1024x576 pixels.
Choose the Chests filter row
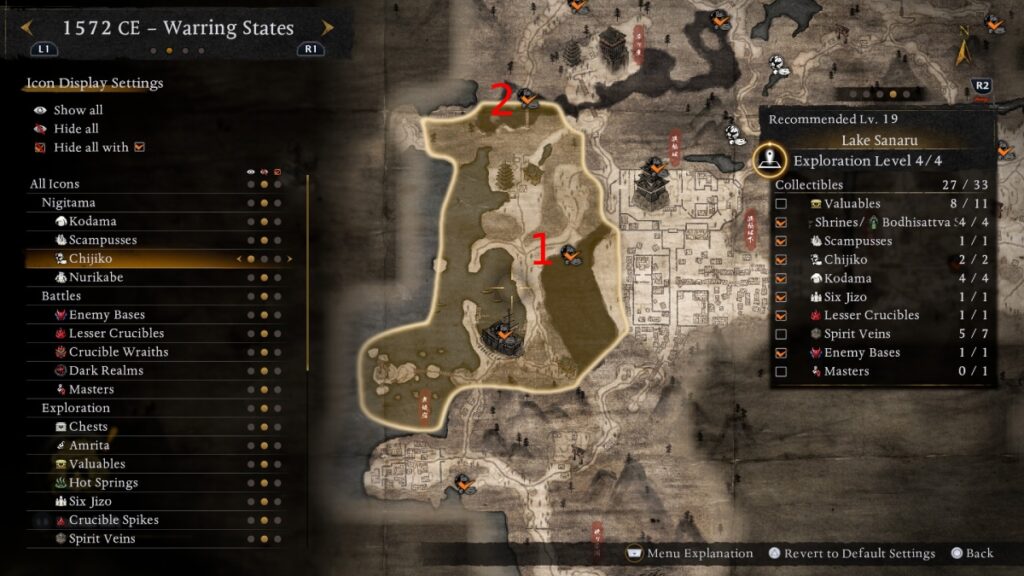pyautogui.click(x=88, y=427)
